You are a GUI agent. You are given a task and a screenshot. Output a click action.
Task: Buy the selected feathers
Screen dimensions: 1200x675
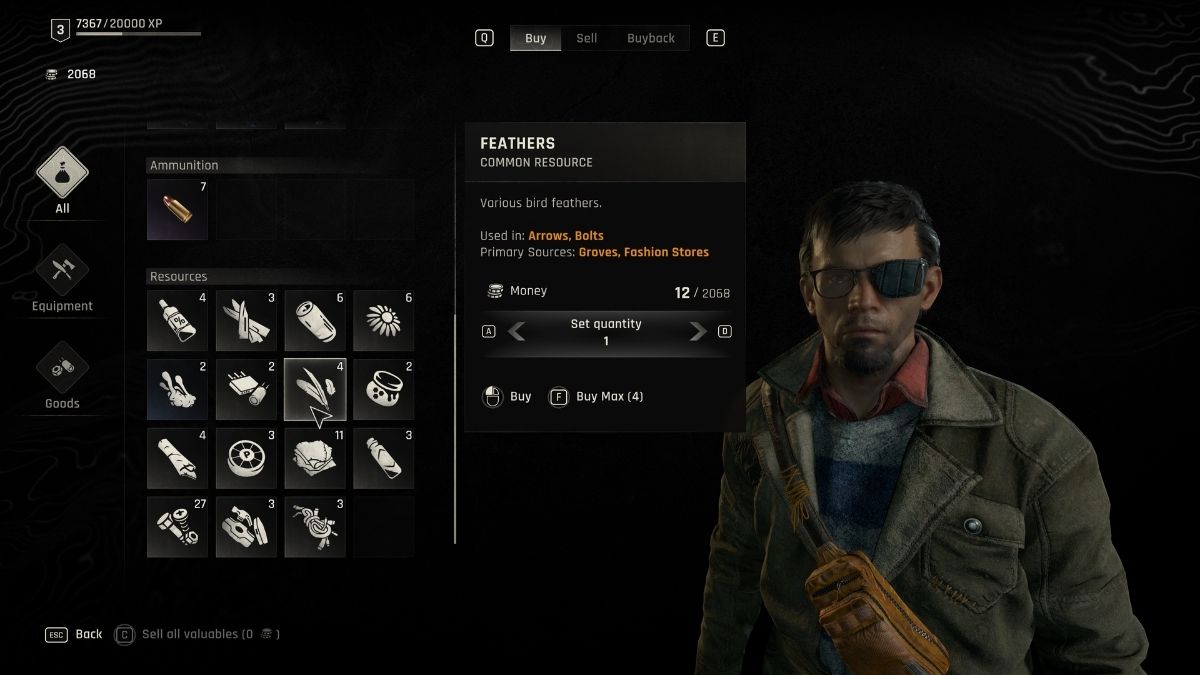click(x=508, y=397)
